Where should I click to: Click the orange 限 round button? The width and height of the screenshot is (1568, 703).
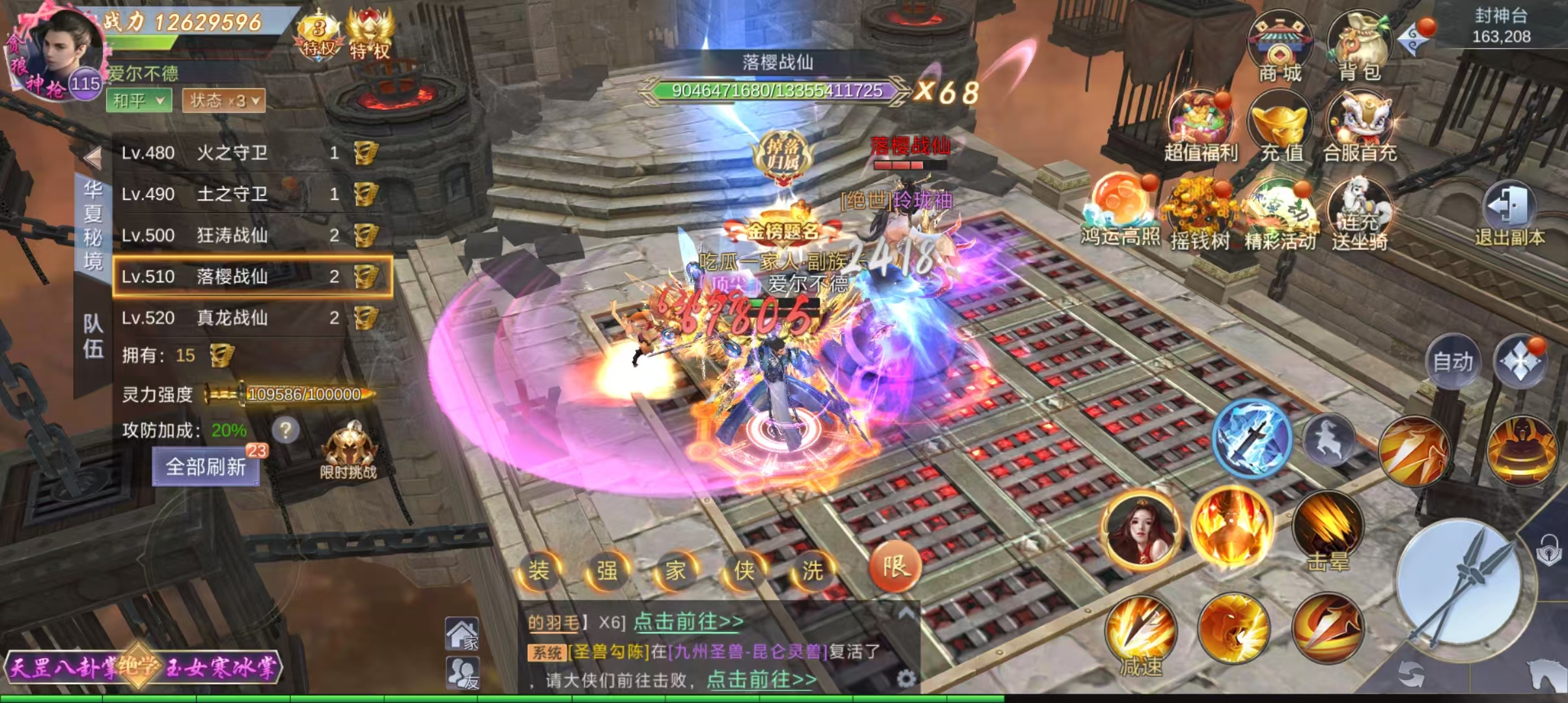[895, 566]
